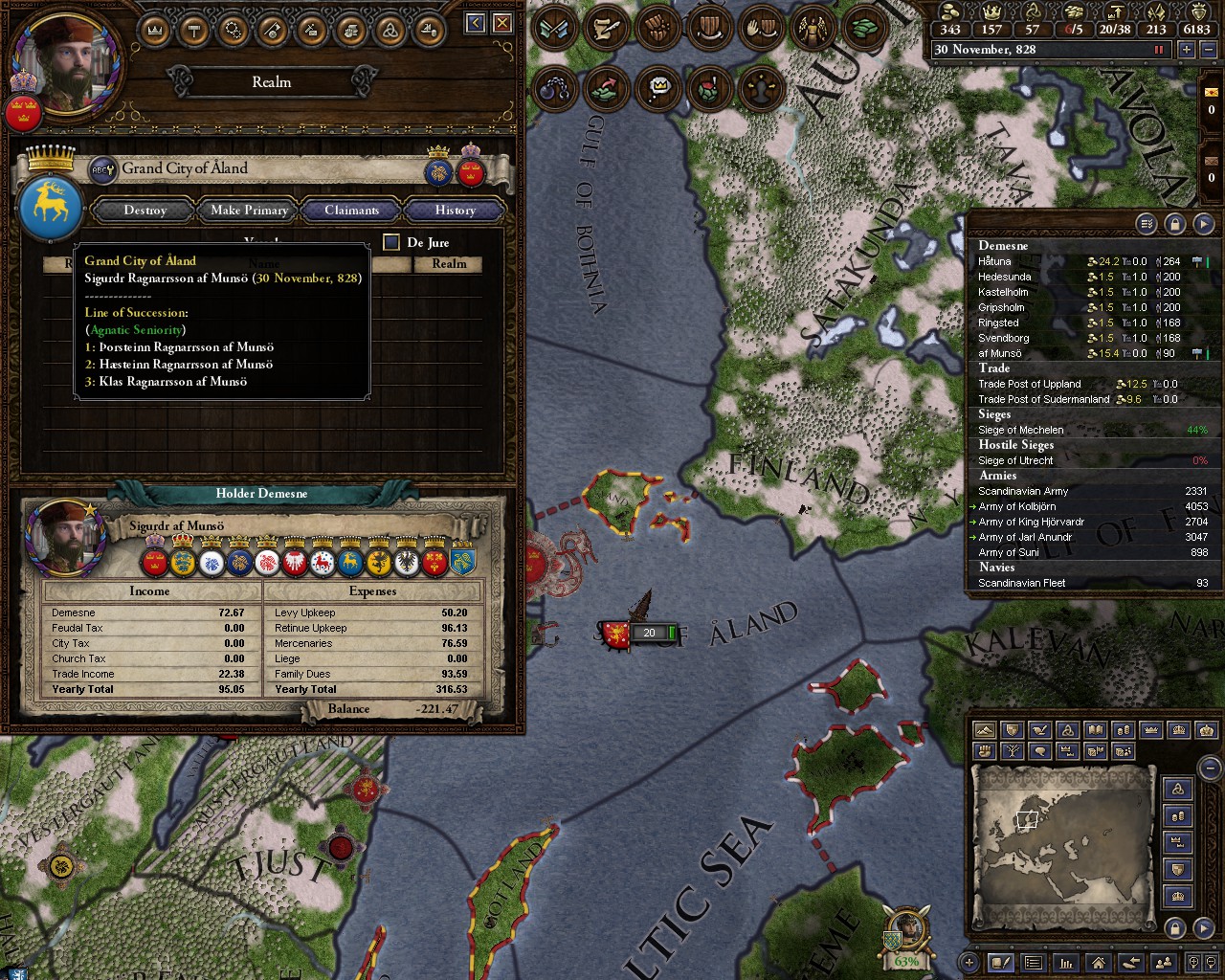The height and width of the screenshot is (980, 1225).
Task: Go back with the blue arrow button
Action: pyautogui.click(x=476, y=23)
